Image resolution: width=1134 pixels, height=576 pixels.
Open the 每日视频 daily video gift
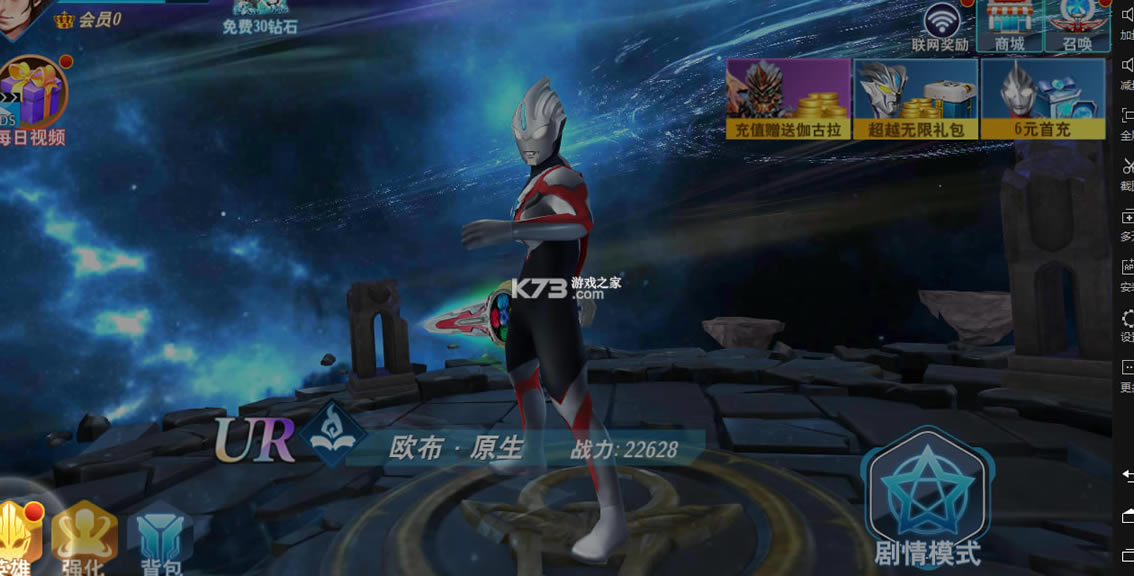click(32, 100)
